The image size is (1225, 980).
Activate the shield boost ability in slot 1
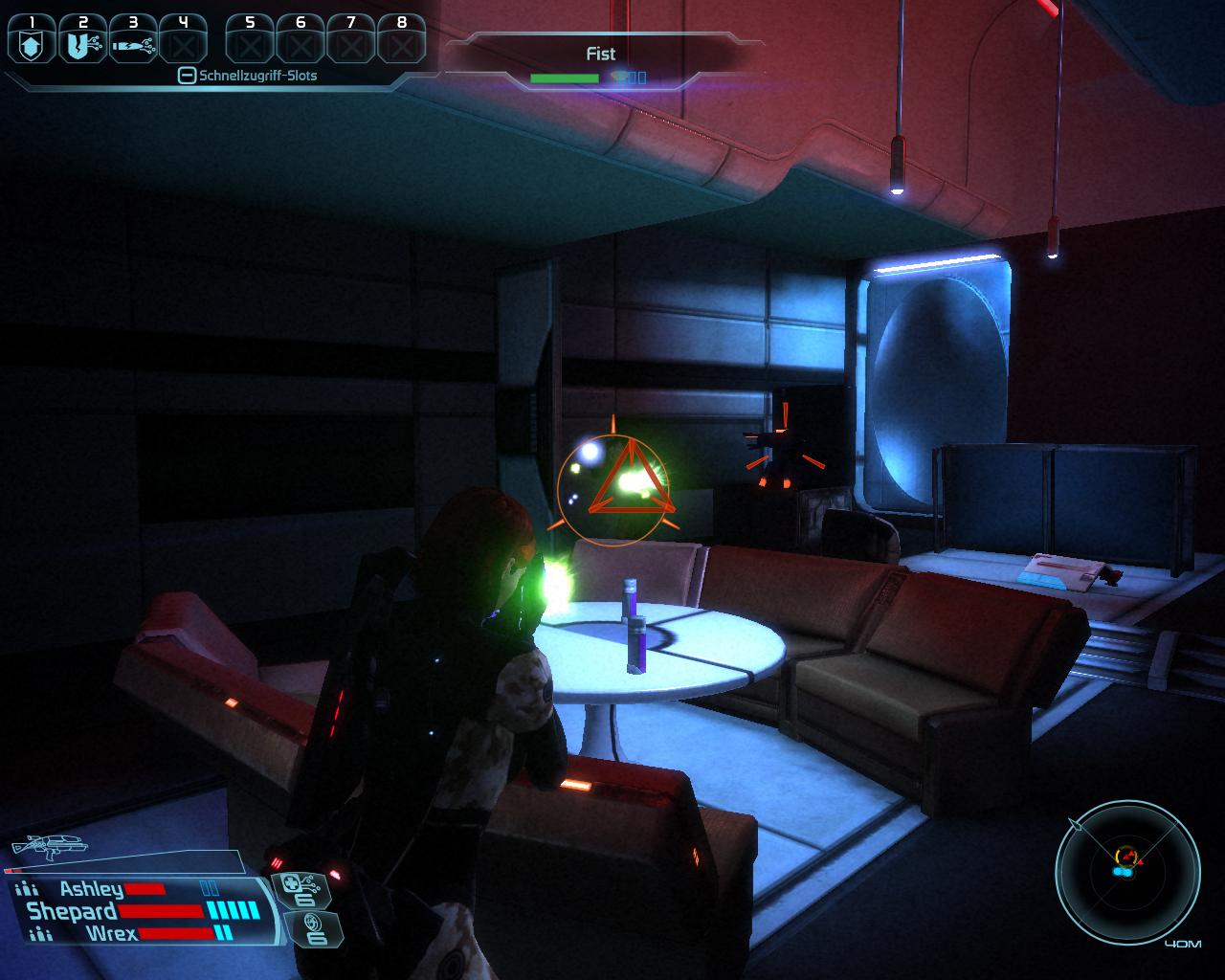click(33, 43)
